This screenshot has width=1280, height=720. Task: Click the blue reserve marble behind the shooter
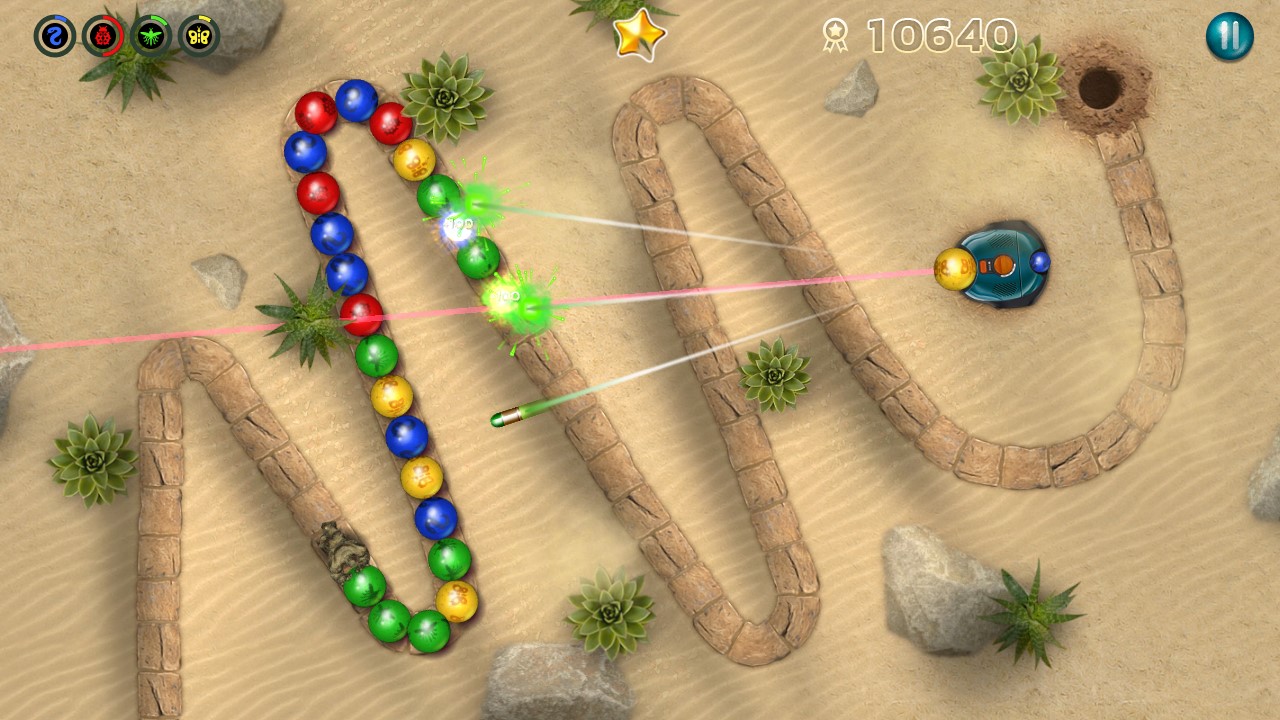pyautogui.click(x=1040, y=262)
